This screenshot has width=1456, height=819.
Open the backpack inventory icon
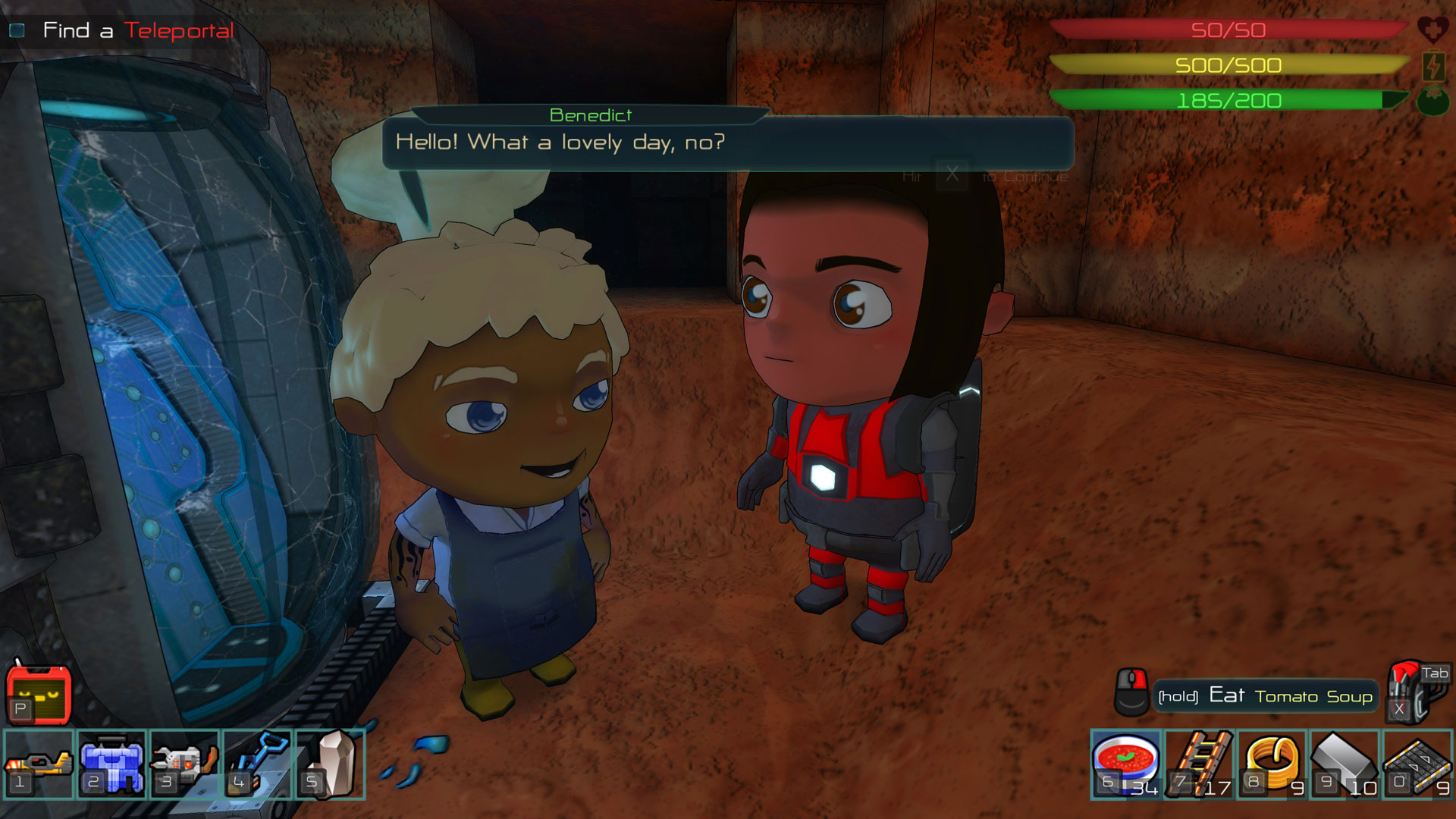(x=1416, y=690)
